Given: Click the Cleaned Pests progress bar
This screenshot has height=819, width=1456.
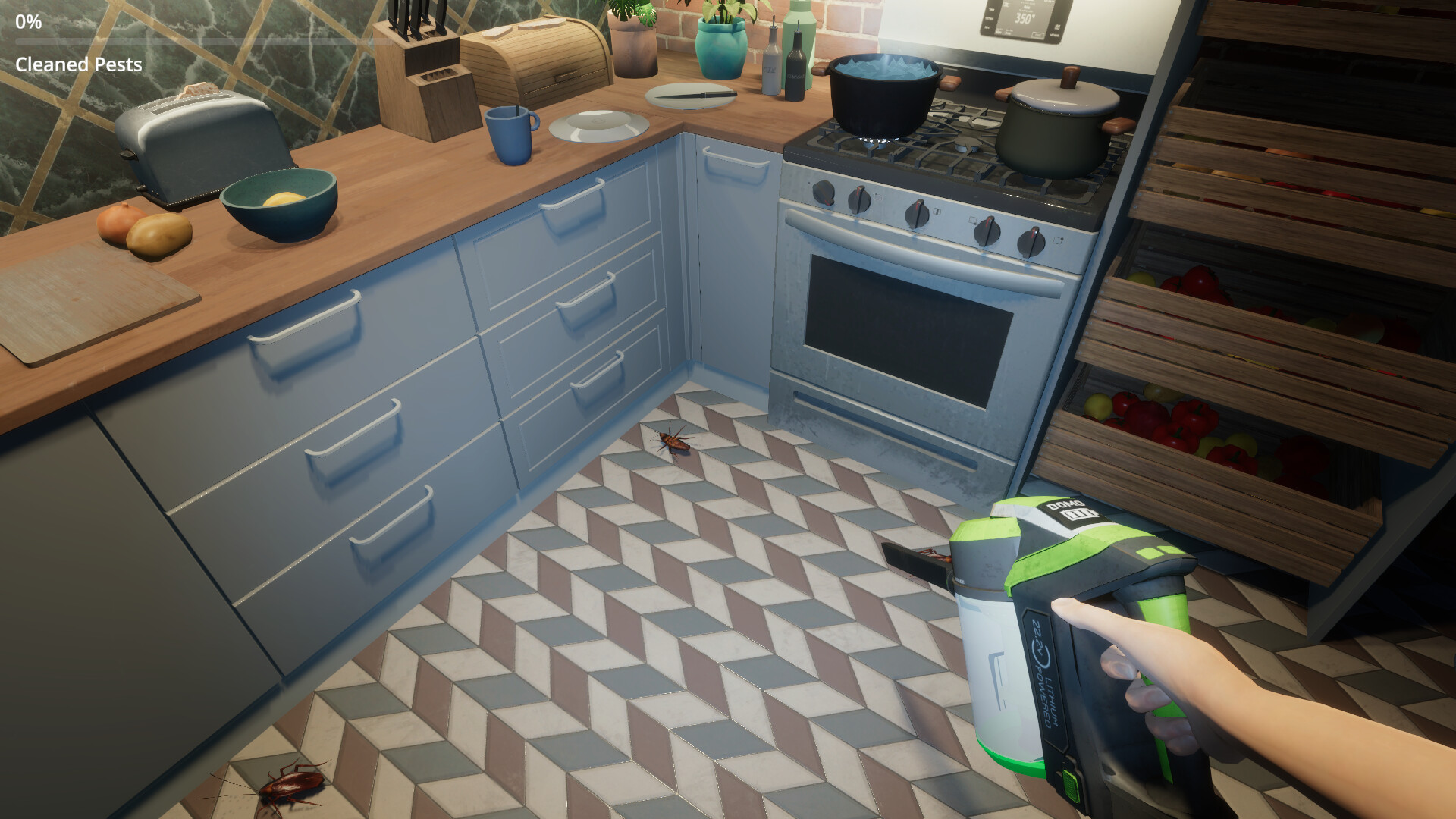Looking at the screenshot, I should pyautogui.click(x=190, y=43).
